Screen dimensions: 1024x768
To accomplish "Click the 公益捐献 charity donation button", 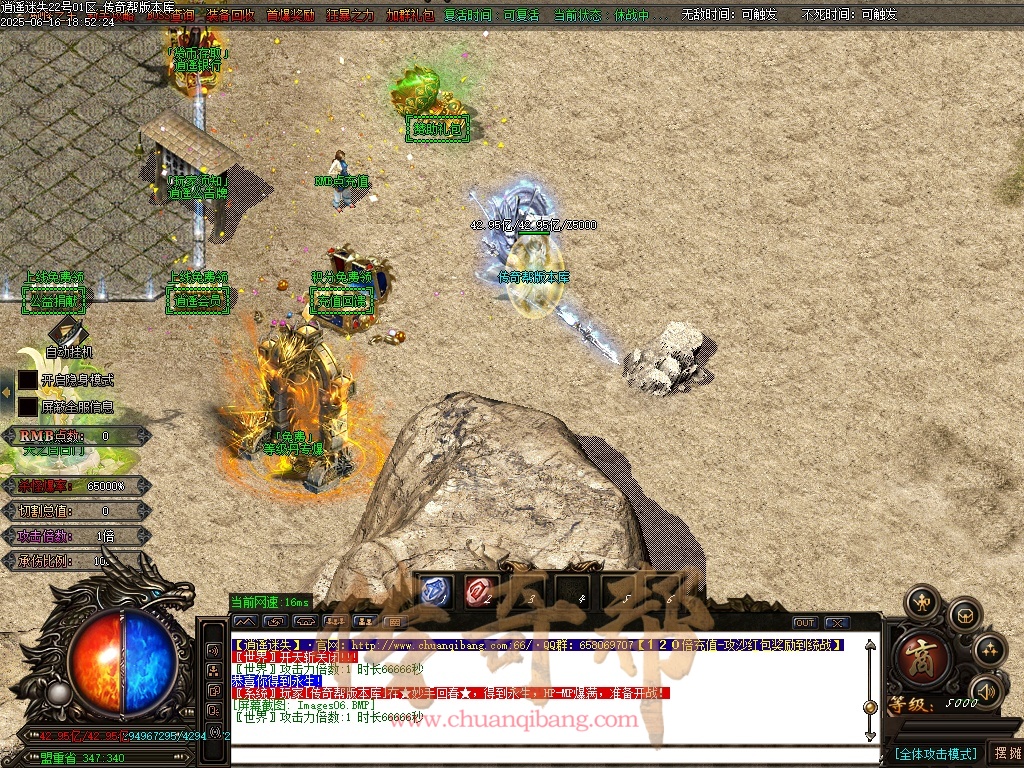I will [54, 299].
